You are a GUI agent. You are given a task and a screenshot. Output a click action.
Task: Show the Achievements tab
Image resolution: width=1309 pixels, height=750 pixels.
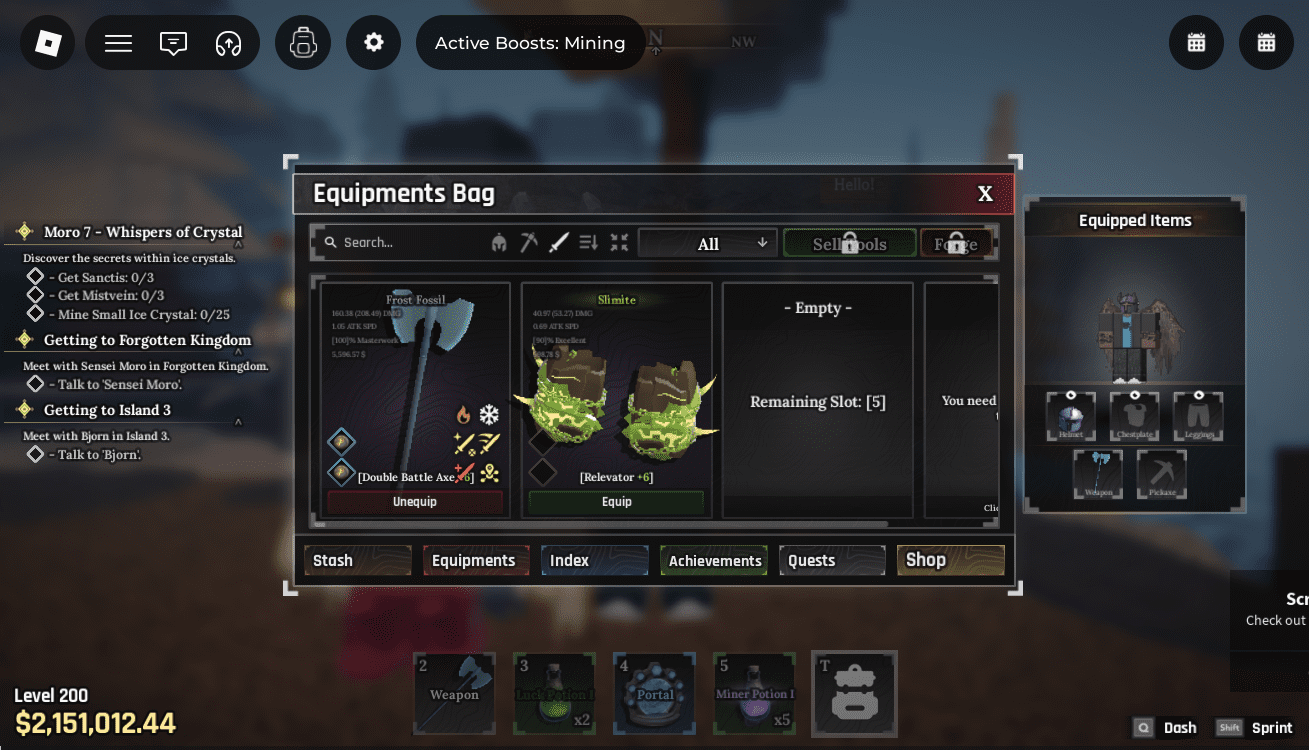coord(714,560)
